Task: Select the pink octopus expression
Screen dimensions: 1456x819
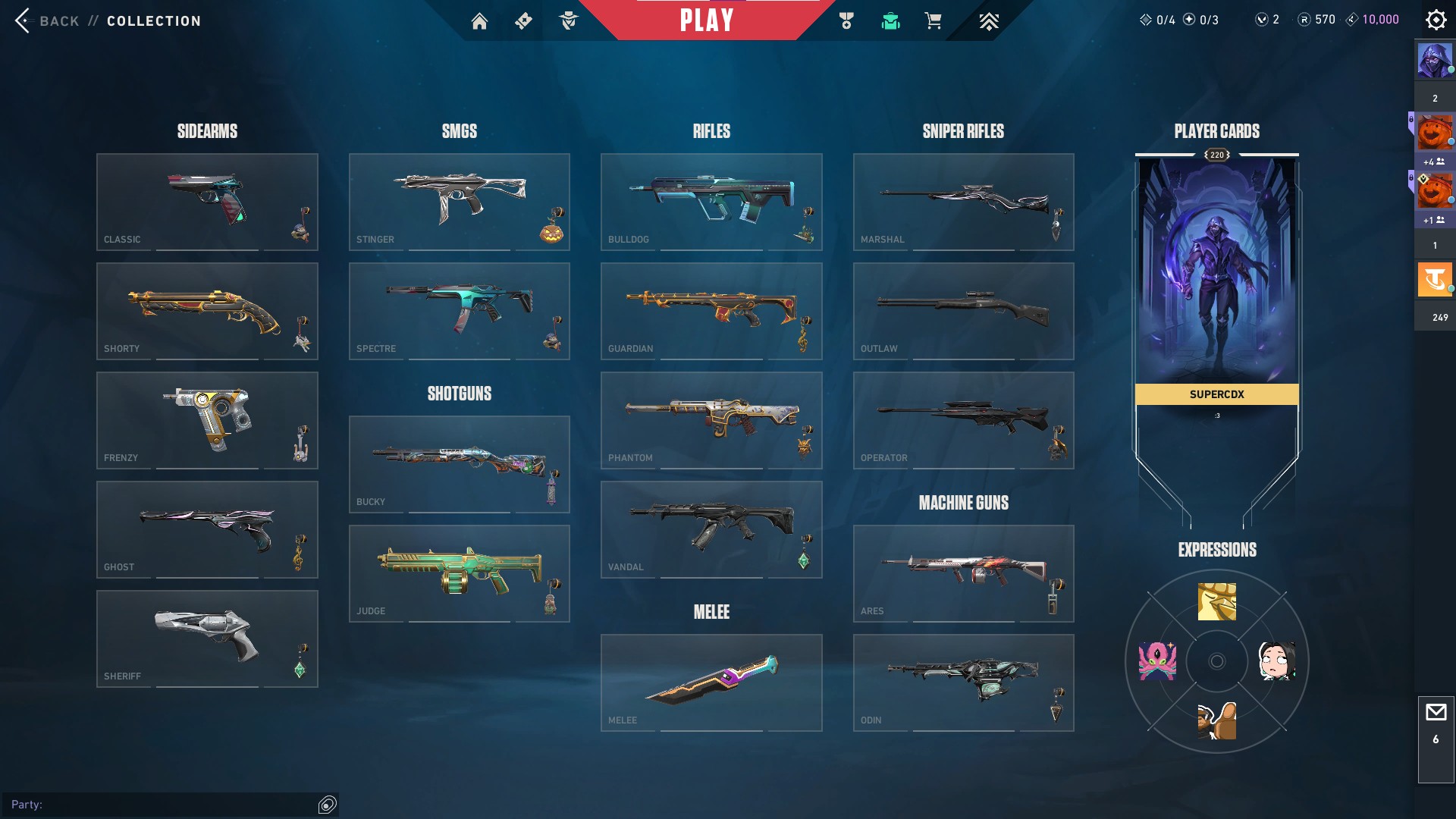Action: pyautogui.click(x=1157, y=661)
